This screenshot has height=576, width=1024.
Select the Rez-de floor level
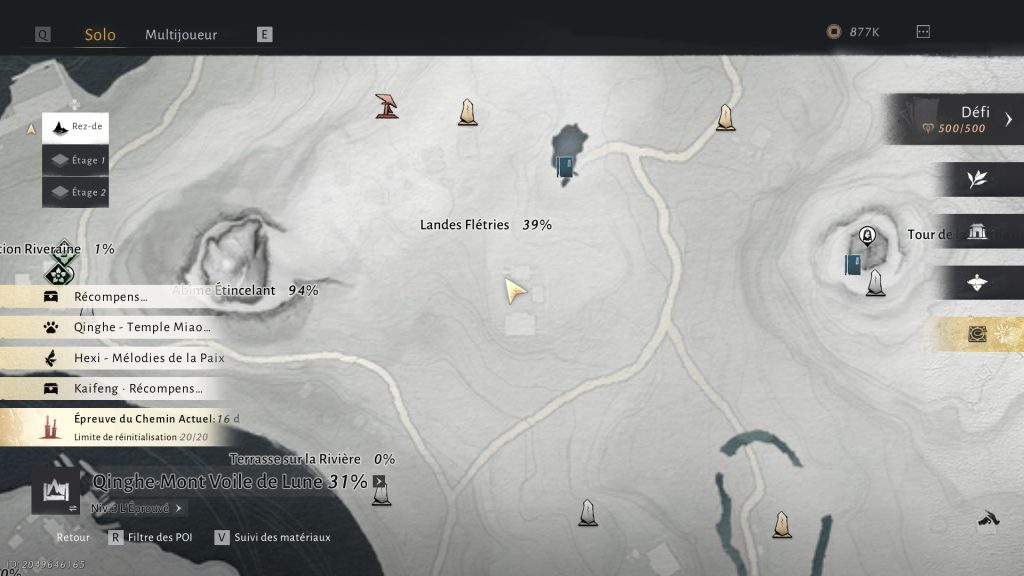pos(76,127)
